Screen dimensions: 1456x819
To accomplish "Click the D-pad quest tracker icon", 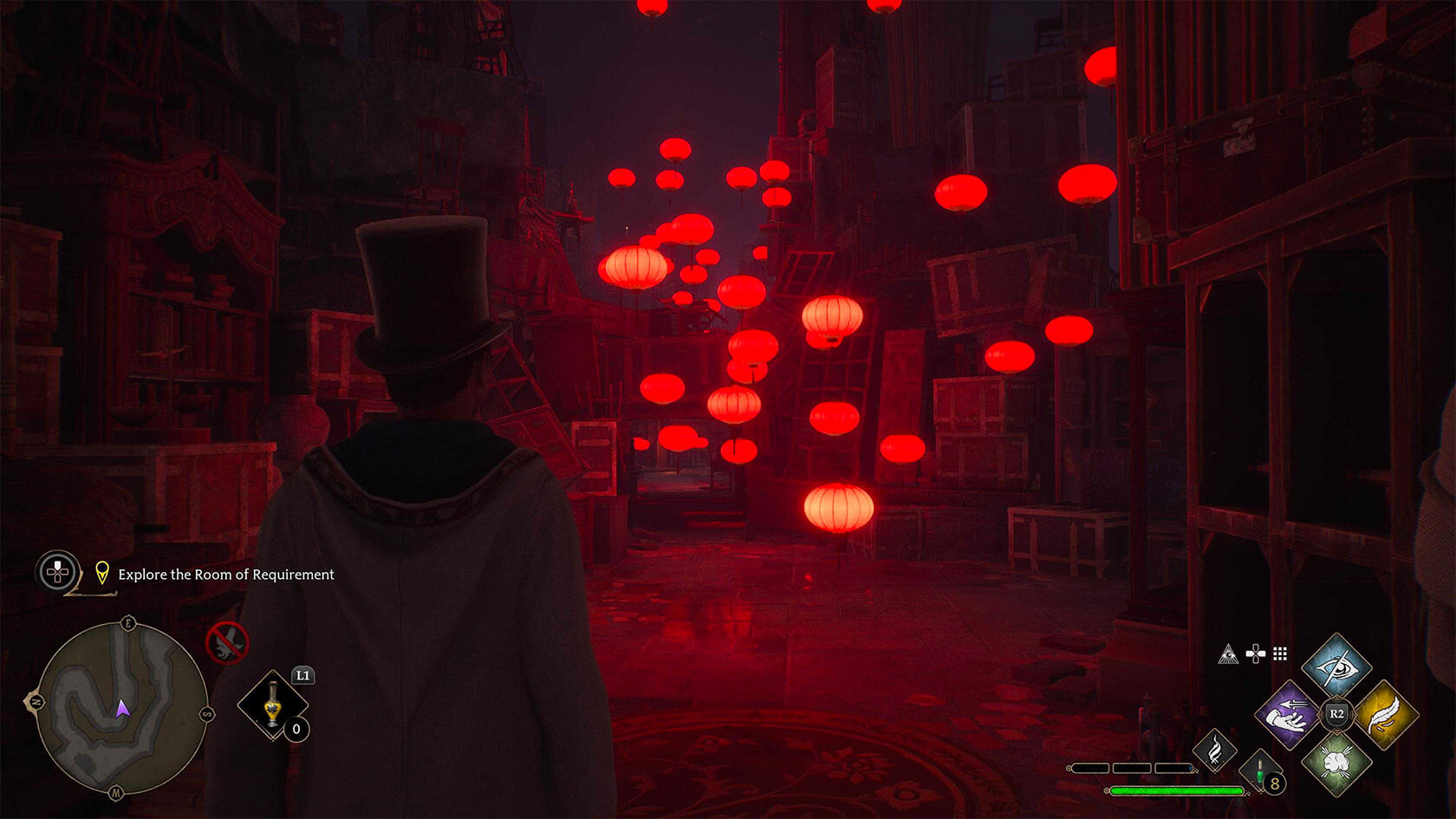I will point(57,569).
